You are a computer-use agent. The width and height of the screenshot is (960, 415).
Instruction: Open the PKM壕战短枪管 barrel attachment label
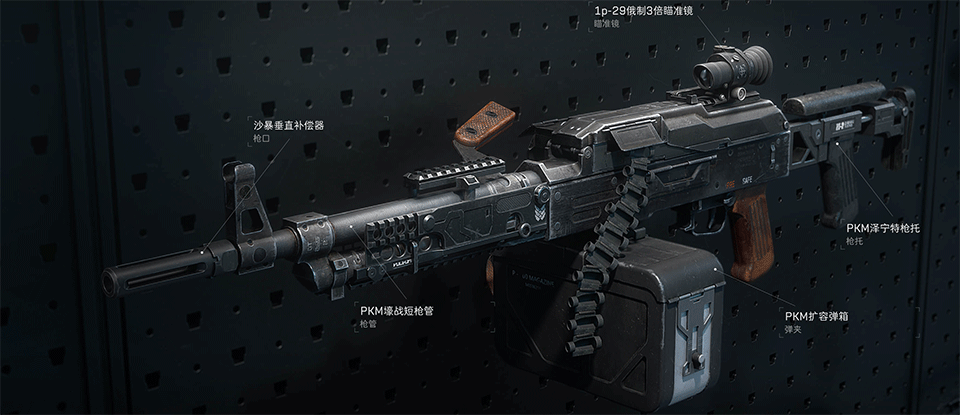point(396,311)
